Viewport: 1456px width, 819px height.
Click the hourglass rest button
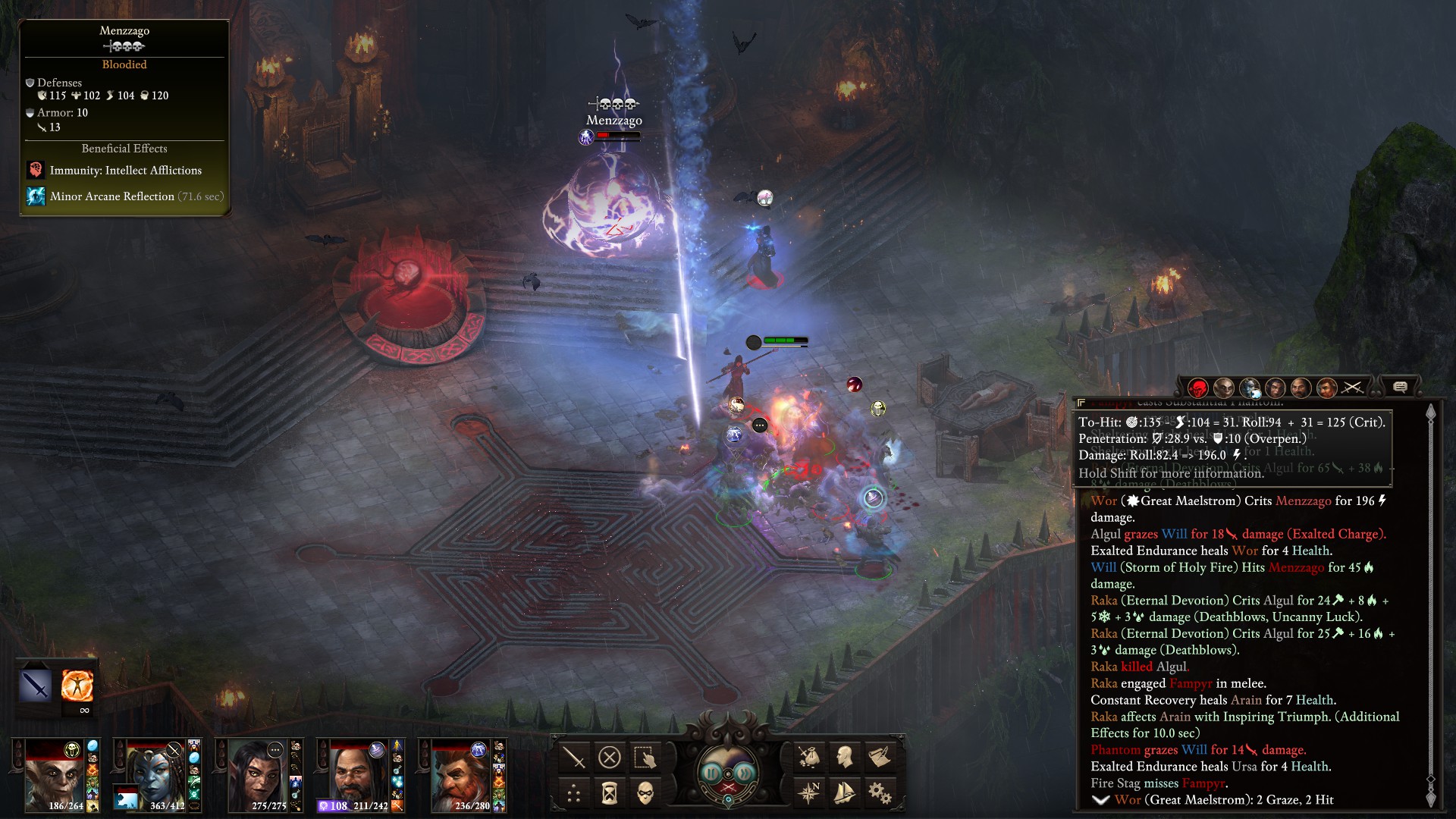pos(610,793)
